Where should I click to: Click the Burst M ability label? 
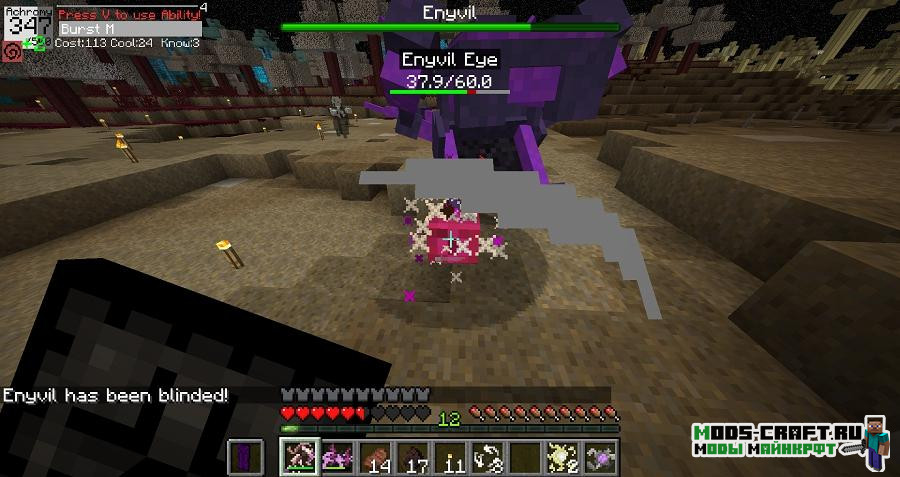(x=88, y=30)
